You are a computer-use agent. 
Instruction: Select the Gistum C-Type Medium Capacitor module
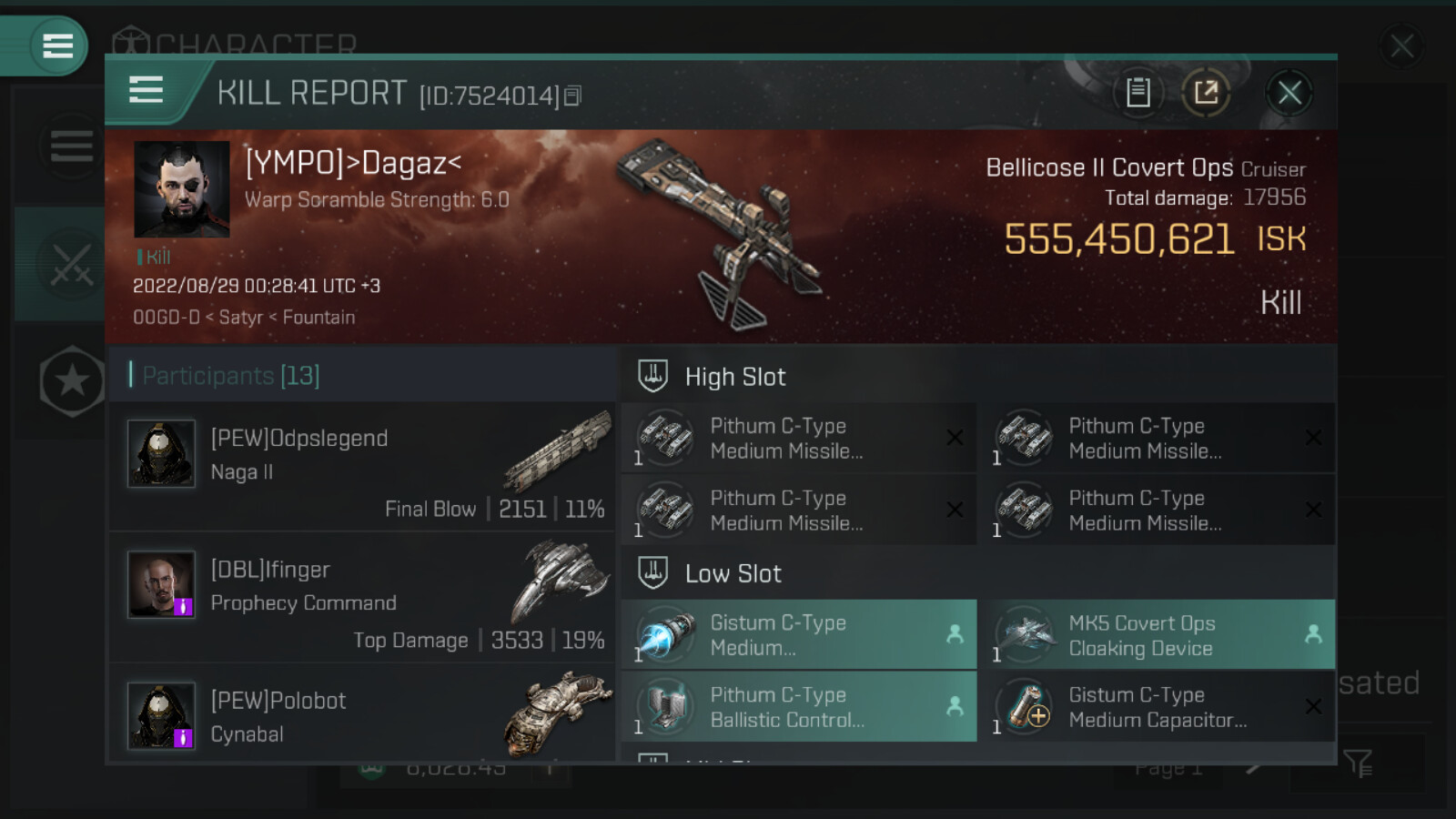pyautogui.click(x=1161, y=707)
